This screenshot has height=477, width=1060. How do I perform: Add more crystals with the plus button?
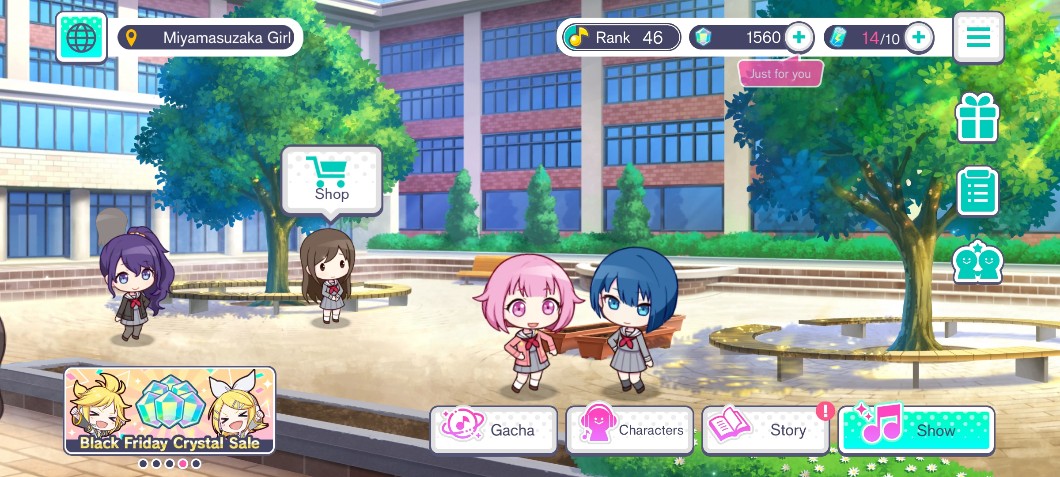798,38
